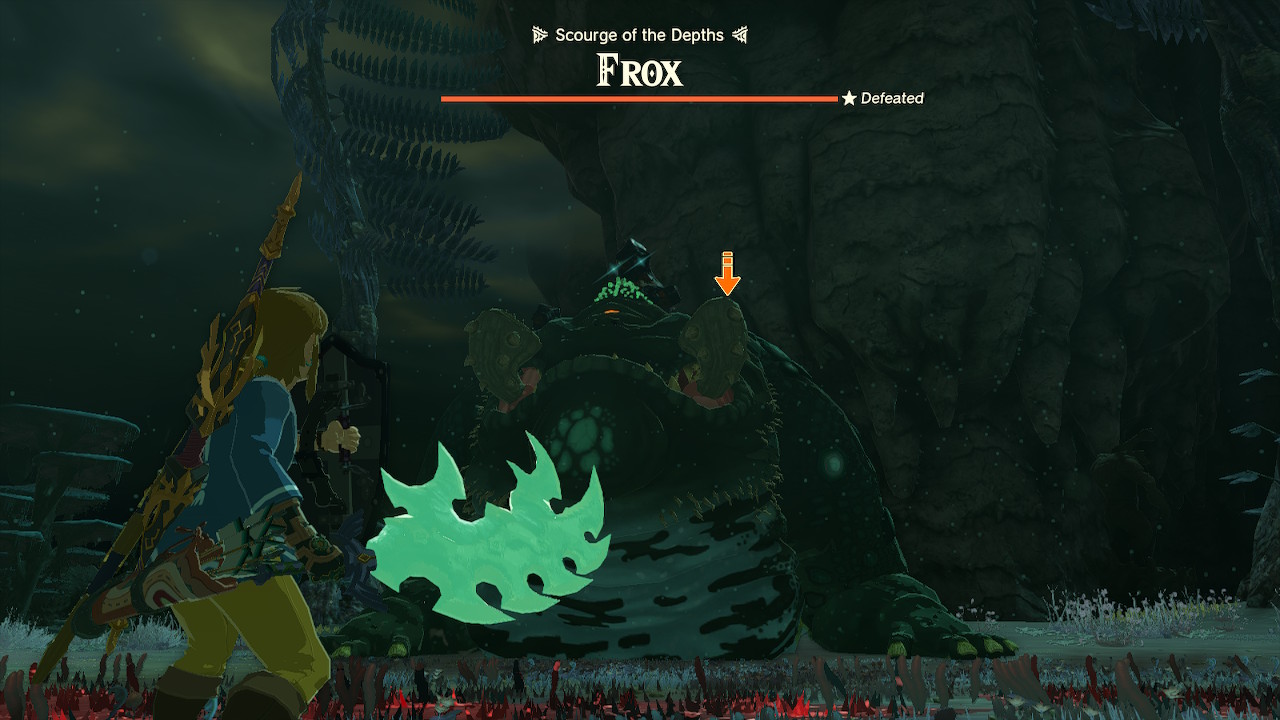Click the orange boss health bar

tap(640, 98)
